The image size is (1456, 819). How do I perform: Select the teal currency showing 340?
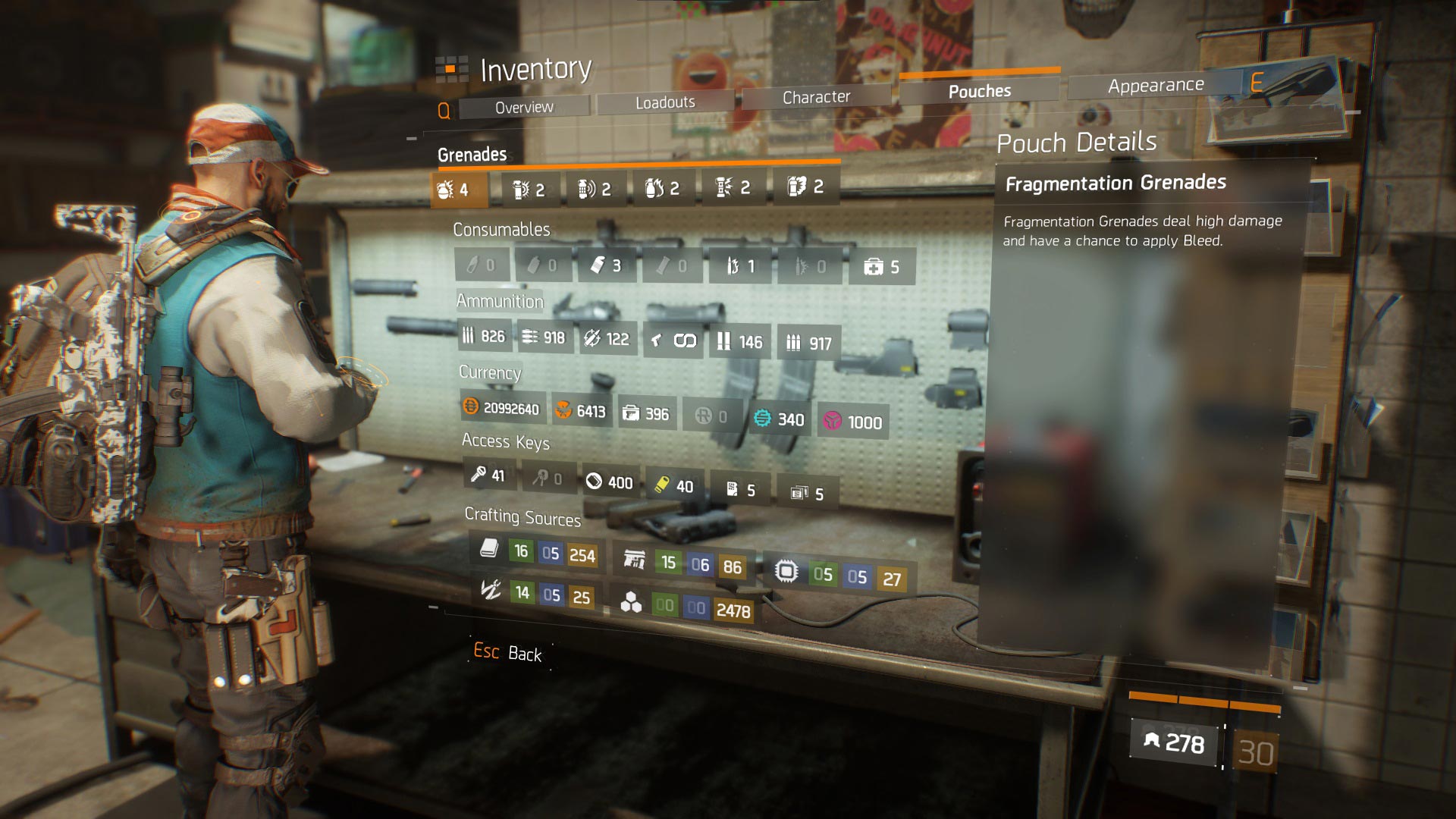click(780, 419)
